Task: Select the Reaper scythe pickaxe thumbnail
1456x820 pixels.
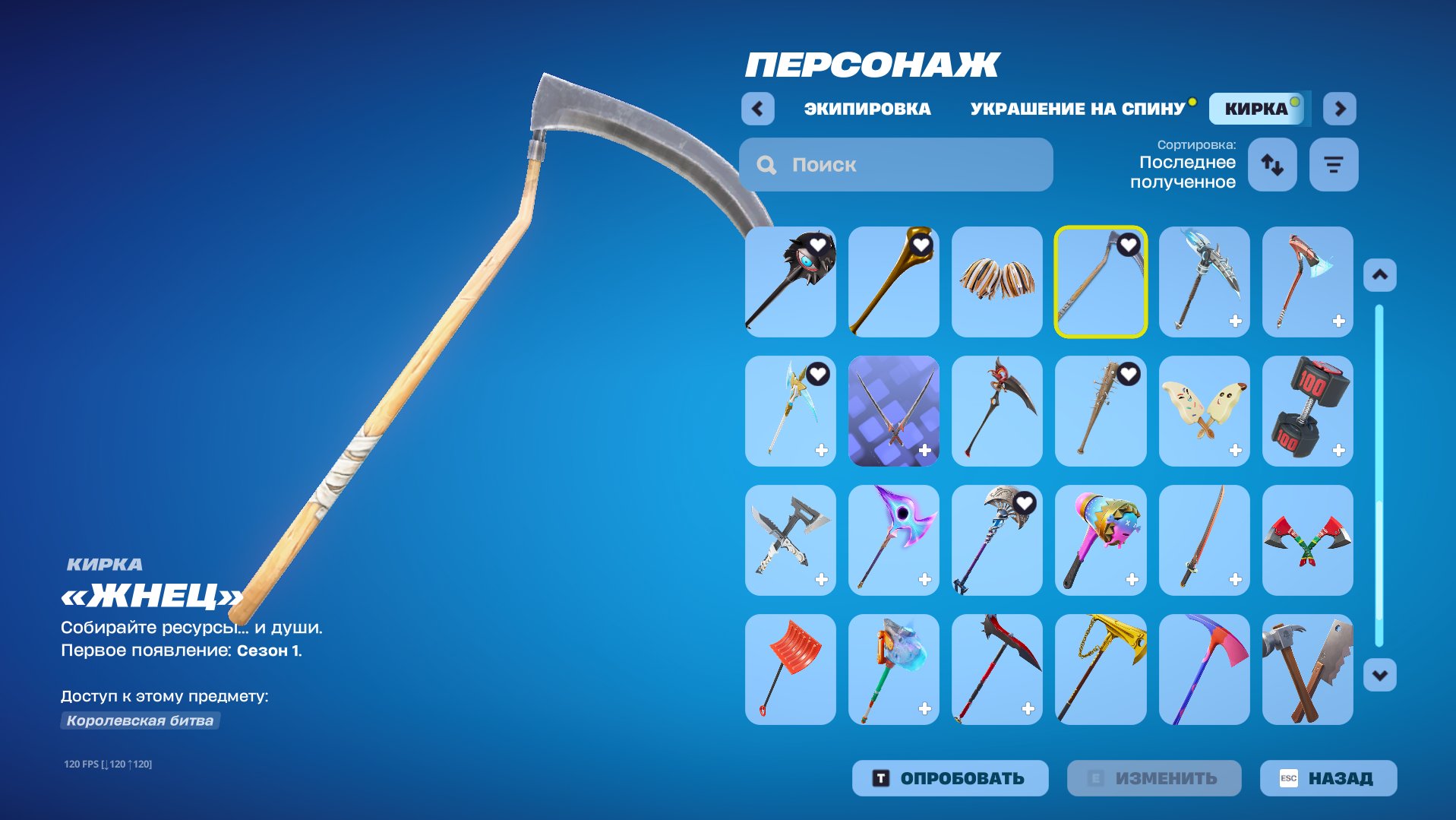Action: pyautogui.click(x=1101, y=283)
